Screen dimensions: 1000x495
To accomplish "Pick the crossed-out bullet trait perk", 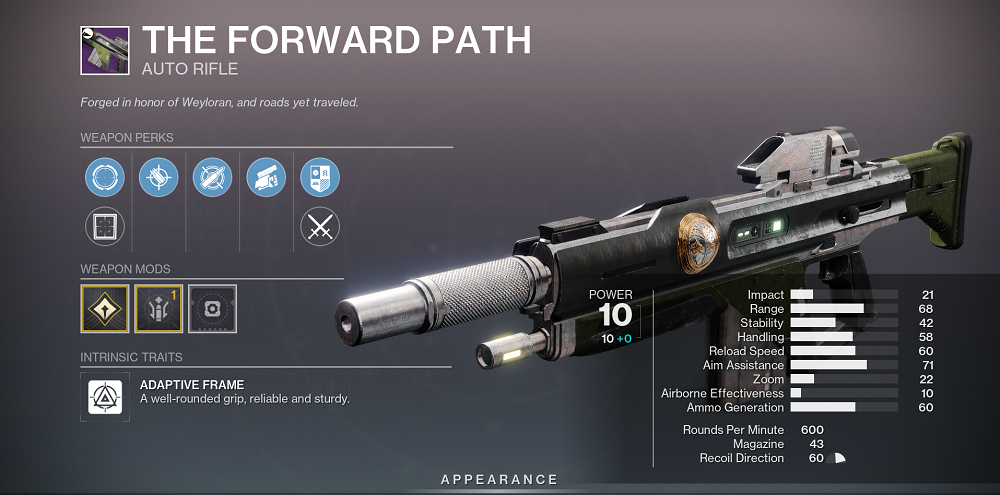I will 212,178.
